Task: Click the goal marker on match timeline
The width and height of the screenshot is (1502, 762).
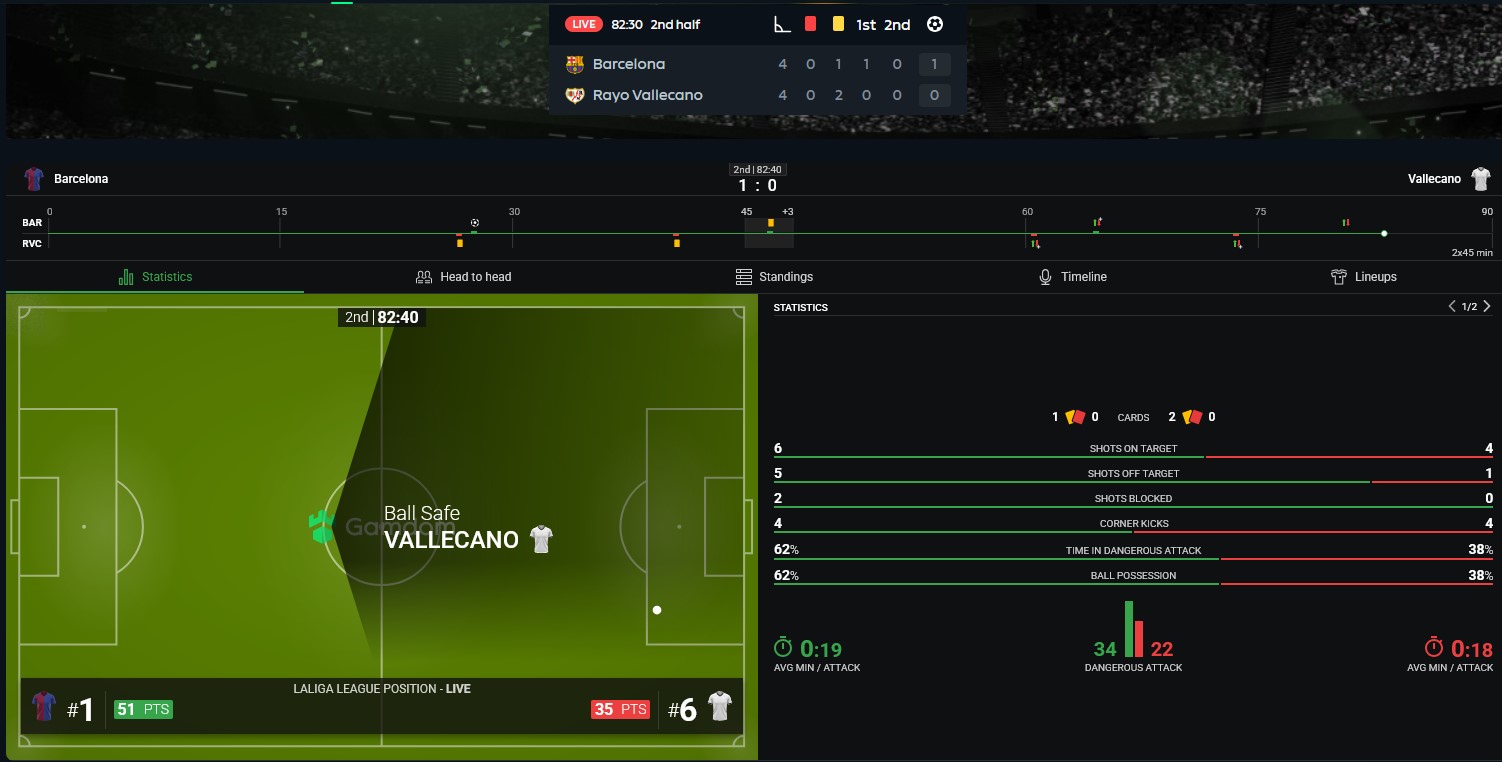Action: [x=475, y=223]
